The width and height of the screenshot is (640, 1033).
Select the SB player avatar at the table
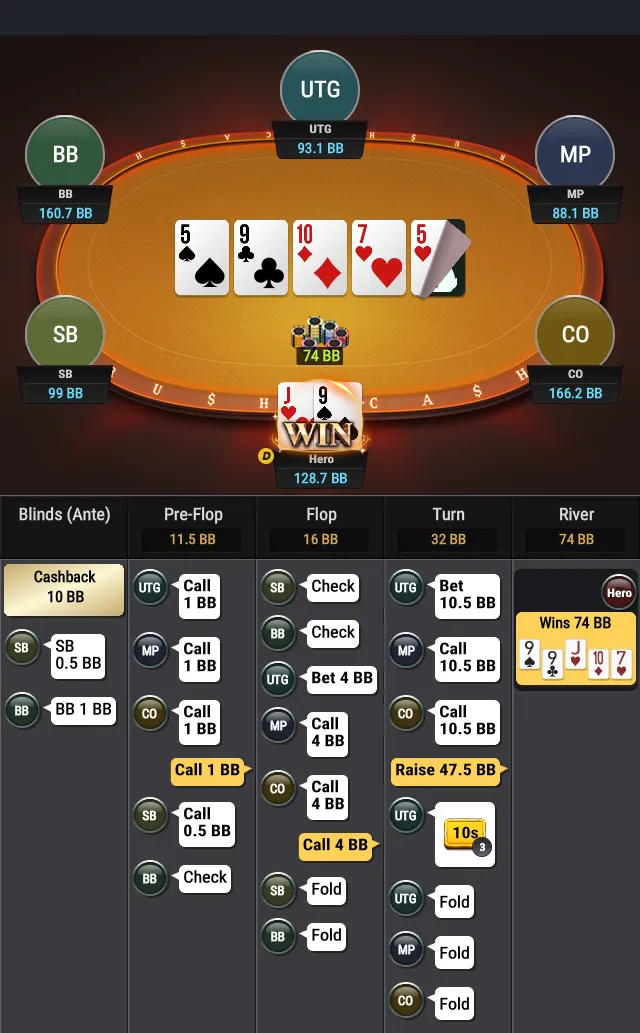coord(65,334)
